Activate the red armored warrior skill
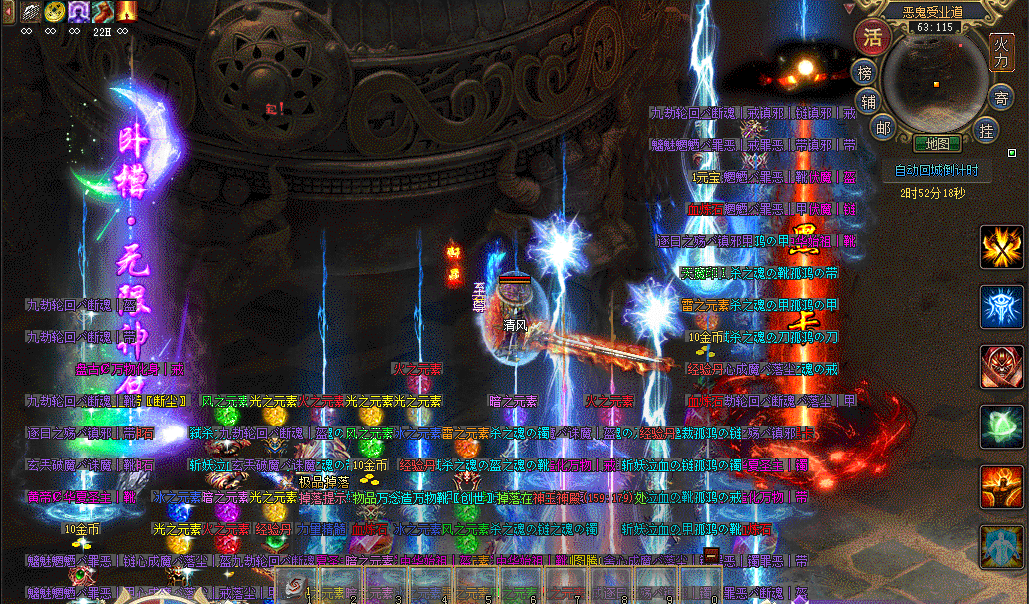Viewport: 1029px width, 604px height. pos(1001,367)
